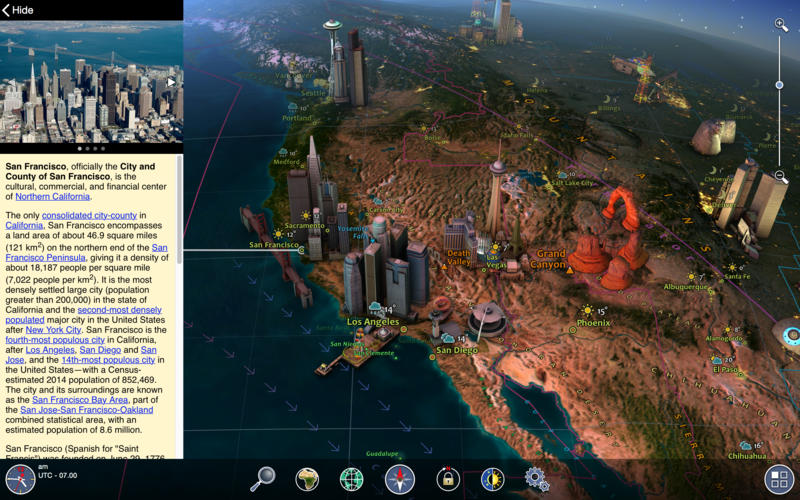The height and width of the screenshot is (500, 800).
Task: Open the magnifying glass search tool
Action: 262,479
